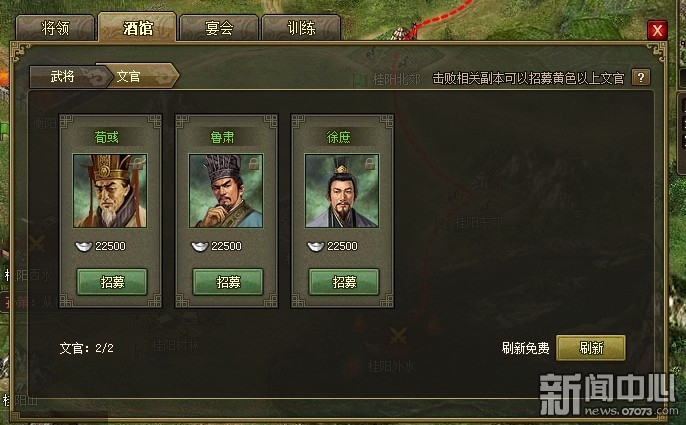Close the tavern window with red X

657,30
